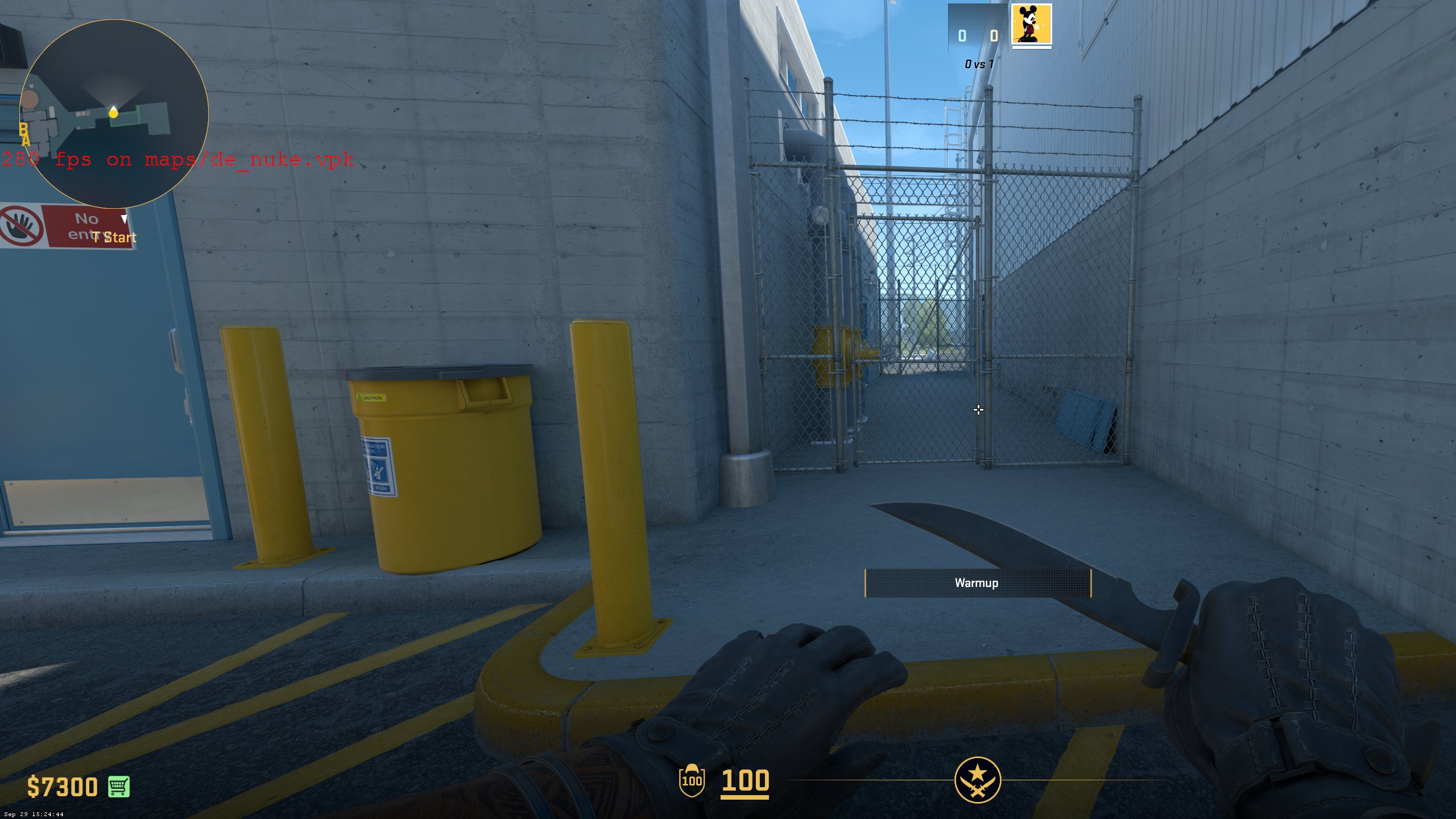Viewport: 1456px width, 819px height.
Task: Expand the Warmup banner panel
Action: pos(977,582)
